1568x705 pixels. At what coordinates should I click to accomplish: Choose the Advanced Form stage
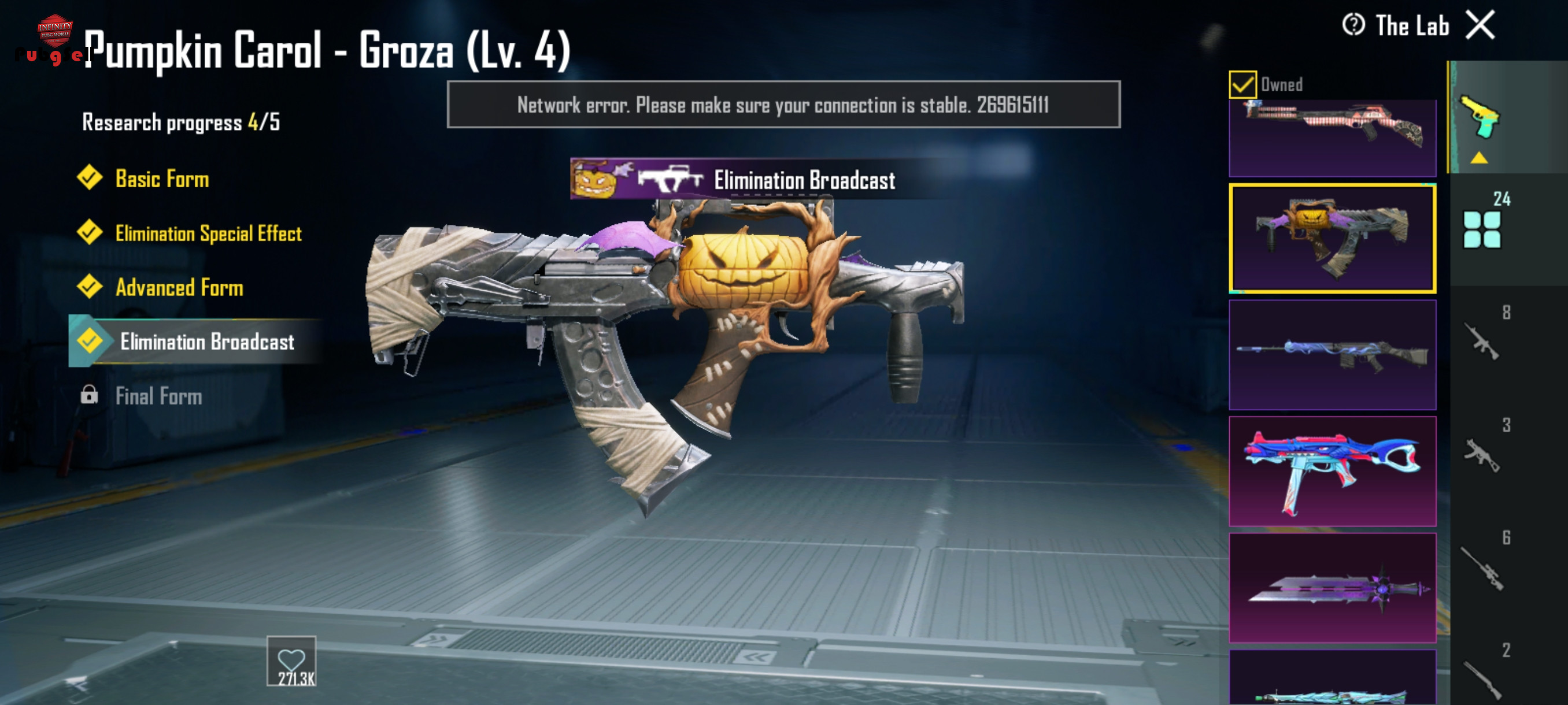[x=179, y=288]
